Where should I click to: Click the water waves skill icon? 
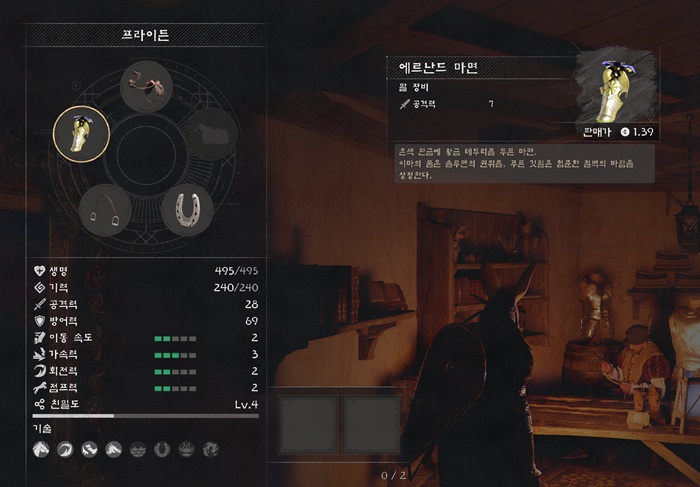tap(138, 450)
